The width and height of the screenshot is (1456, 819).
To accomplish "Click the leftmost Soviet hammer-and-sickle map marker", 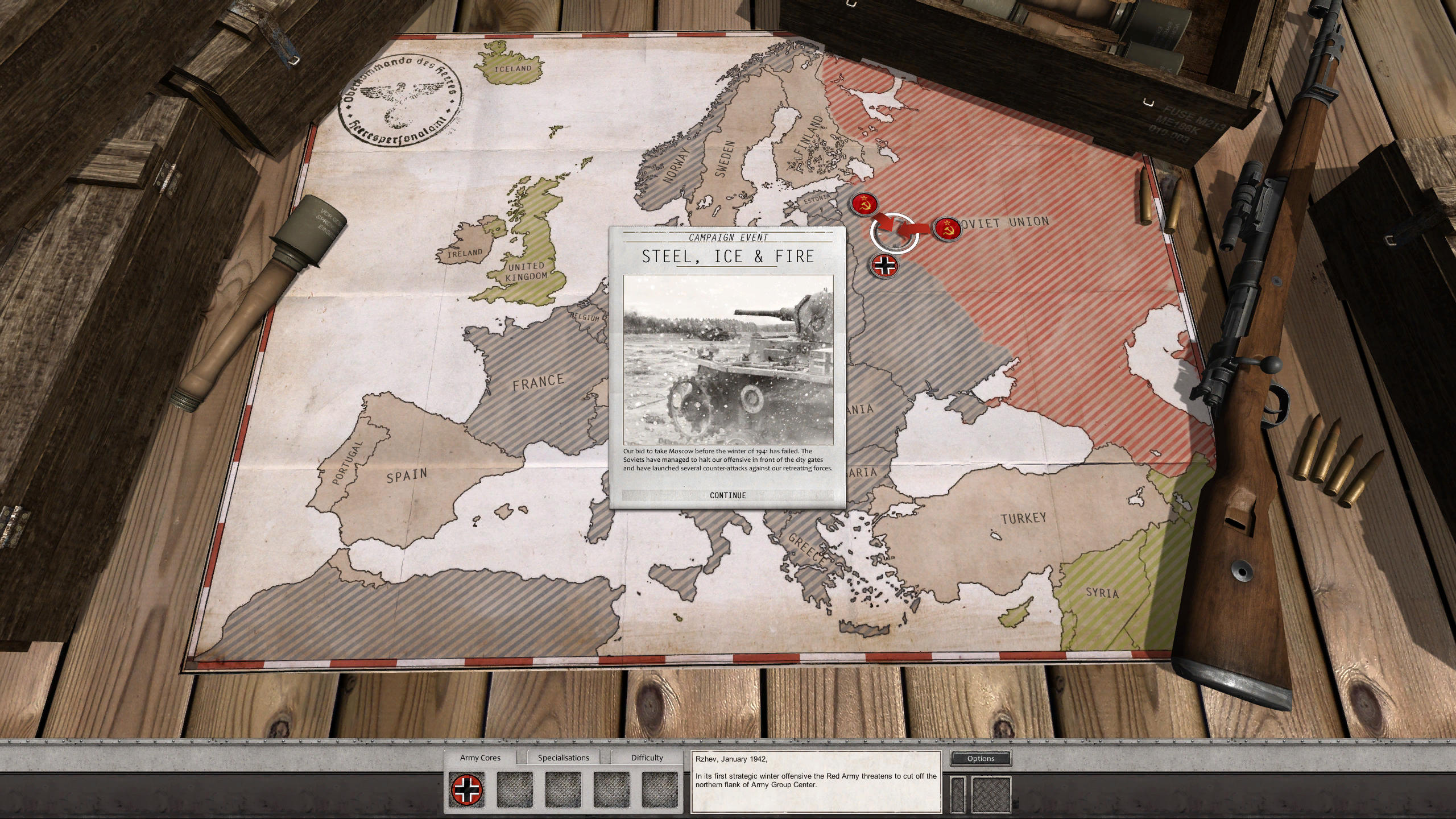I will click(x=865, y=205).
